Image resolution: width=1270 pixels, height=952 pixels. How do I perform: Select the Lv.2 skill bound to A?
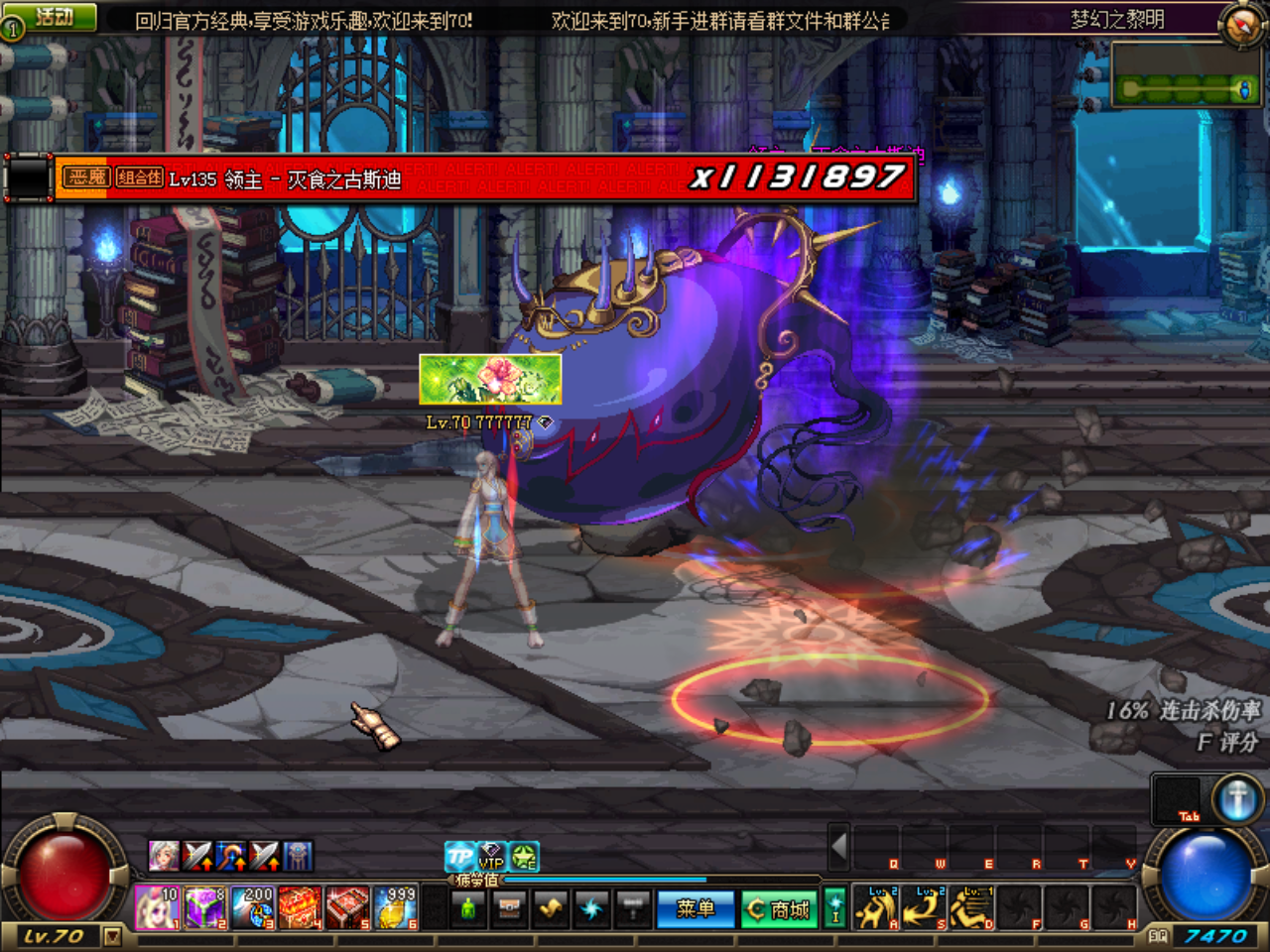[x=876, y=906]
